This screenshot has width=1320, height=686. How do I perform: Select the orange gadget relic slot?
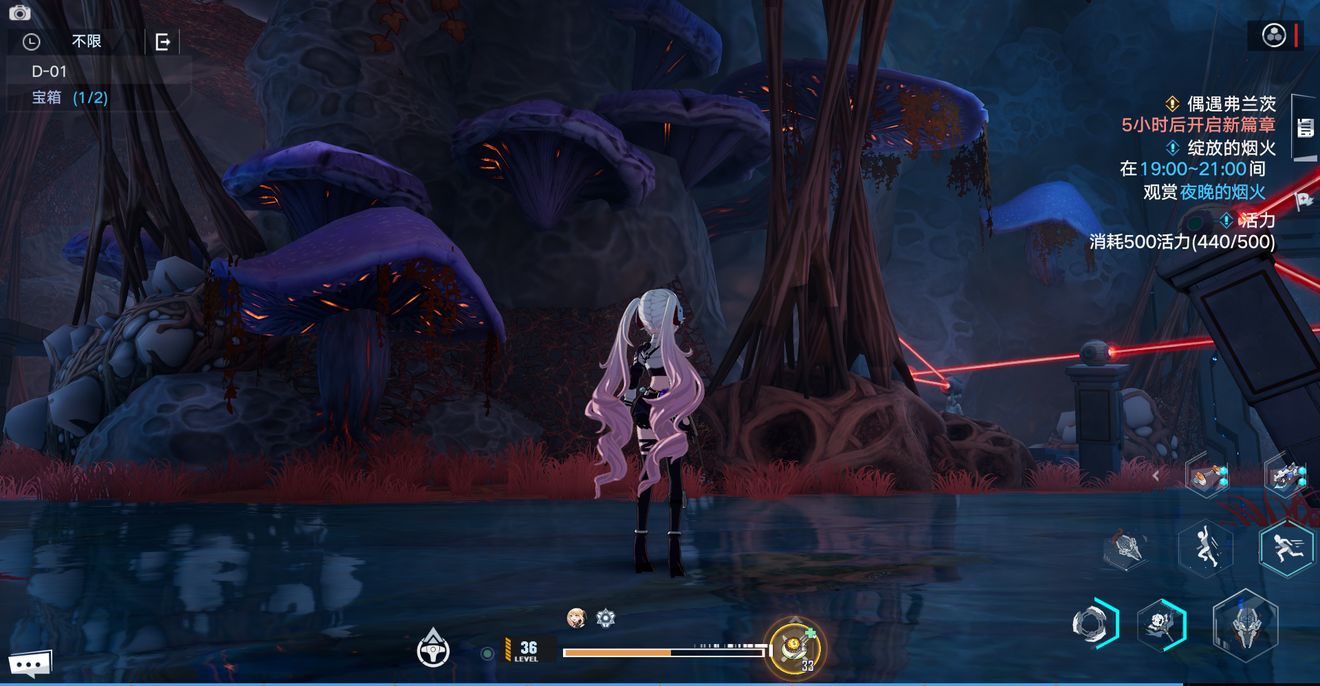[1206, 475]
